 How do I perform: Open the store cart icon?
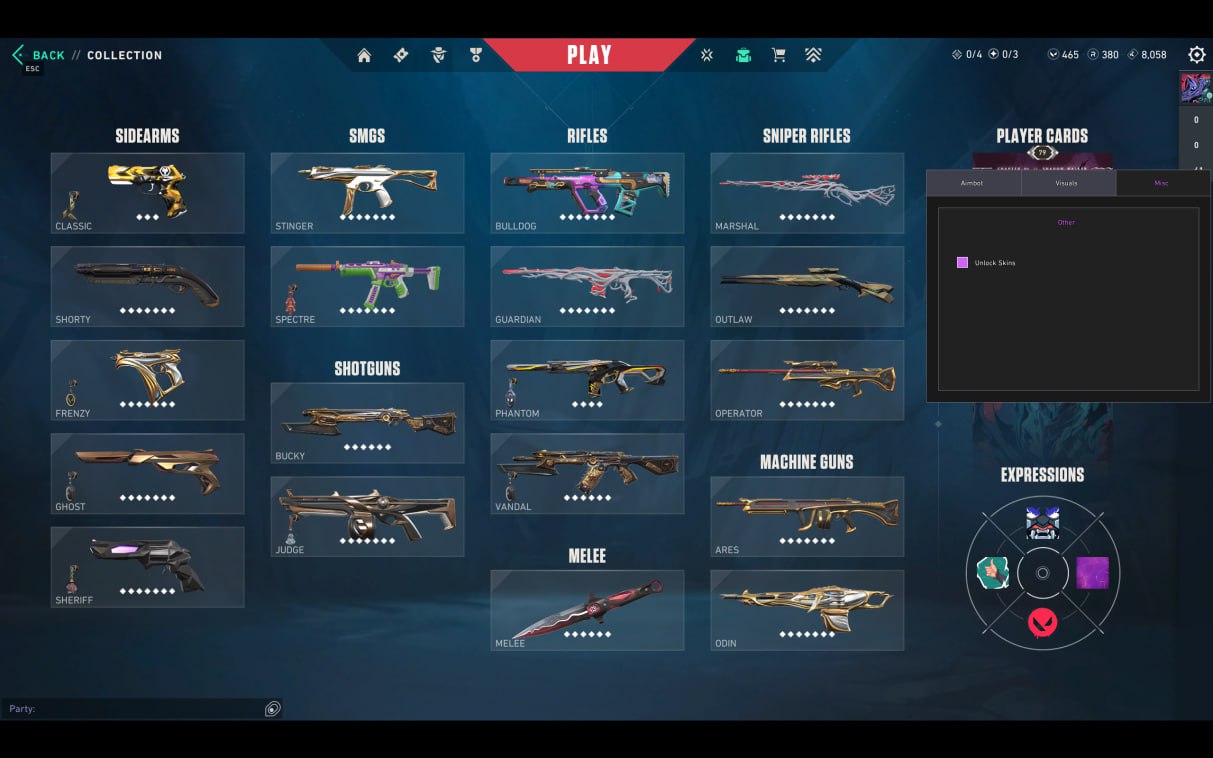[x=778, y=56]
